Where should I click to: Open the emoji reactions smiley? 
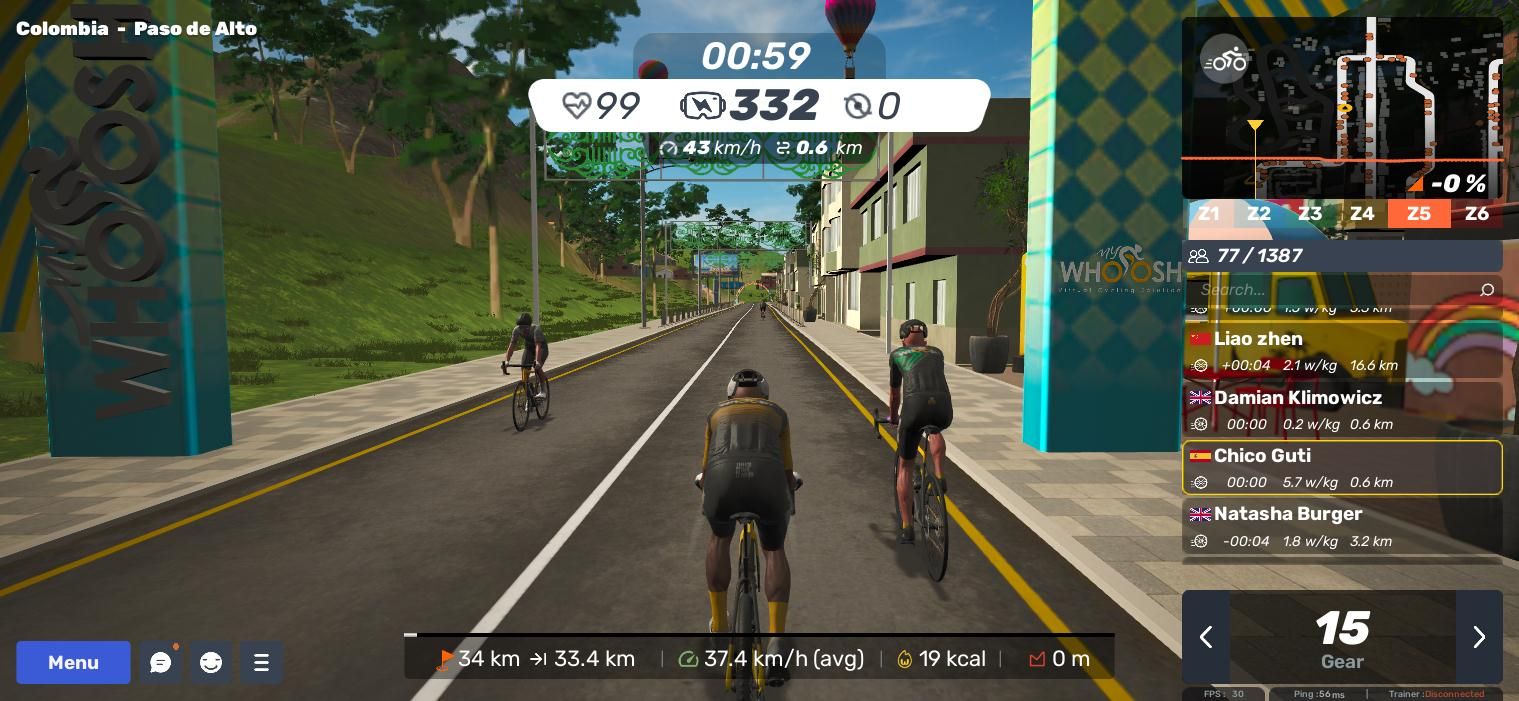(211, 662)
